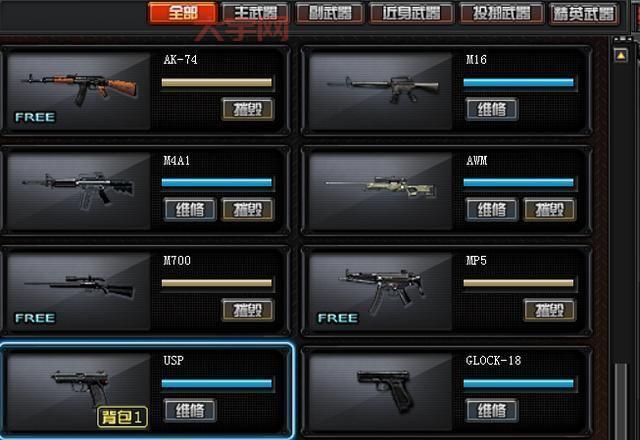Repair the AWM sniper rifle
This screenshot has width=640, height=440.
(x=491, y=209)
